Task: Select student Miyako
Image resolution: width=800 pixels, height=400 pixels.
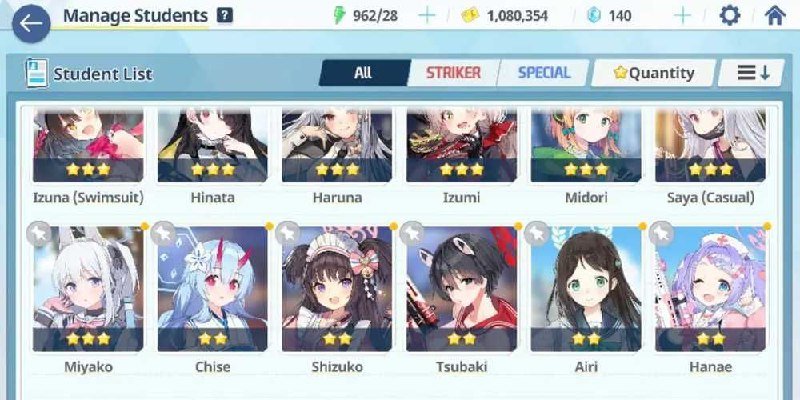Action: point(87,290)
